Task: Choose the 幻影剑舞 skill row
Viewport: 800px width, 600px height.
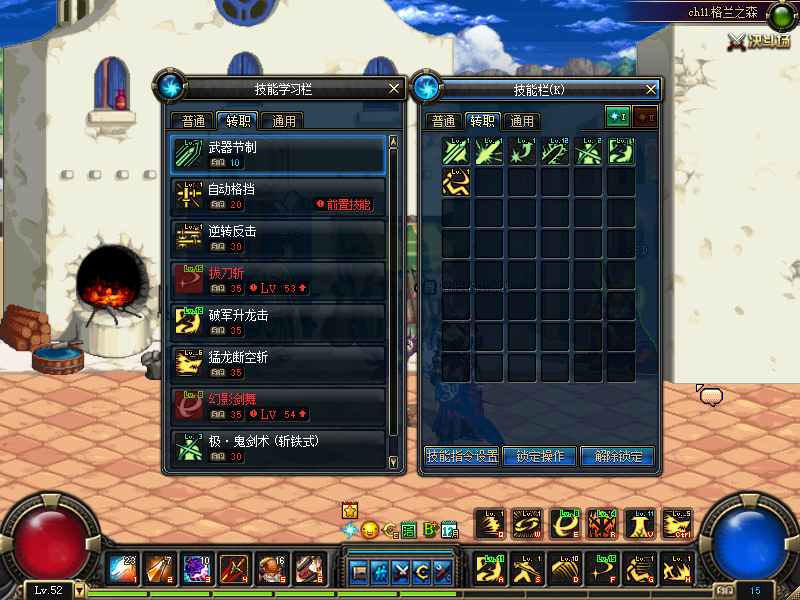Action: [x=278, y=406]
